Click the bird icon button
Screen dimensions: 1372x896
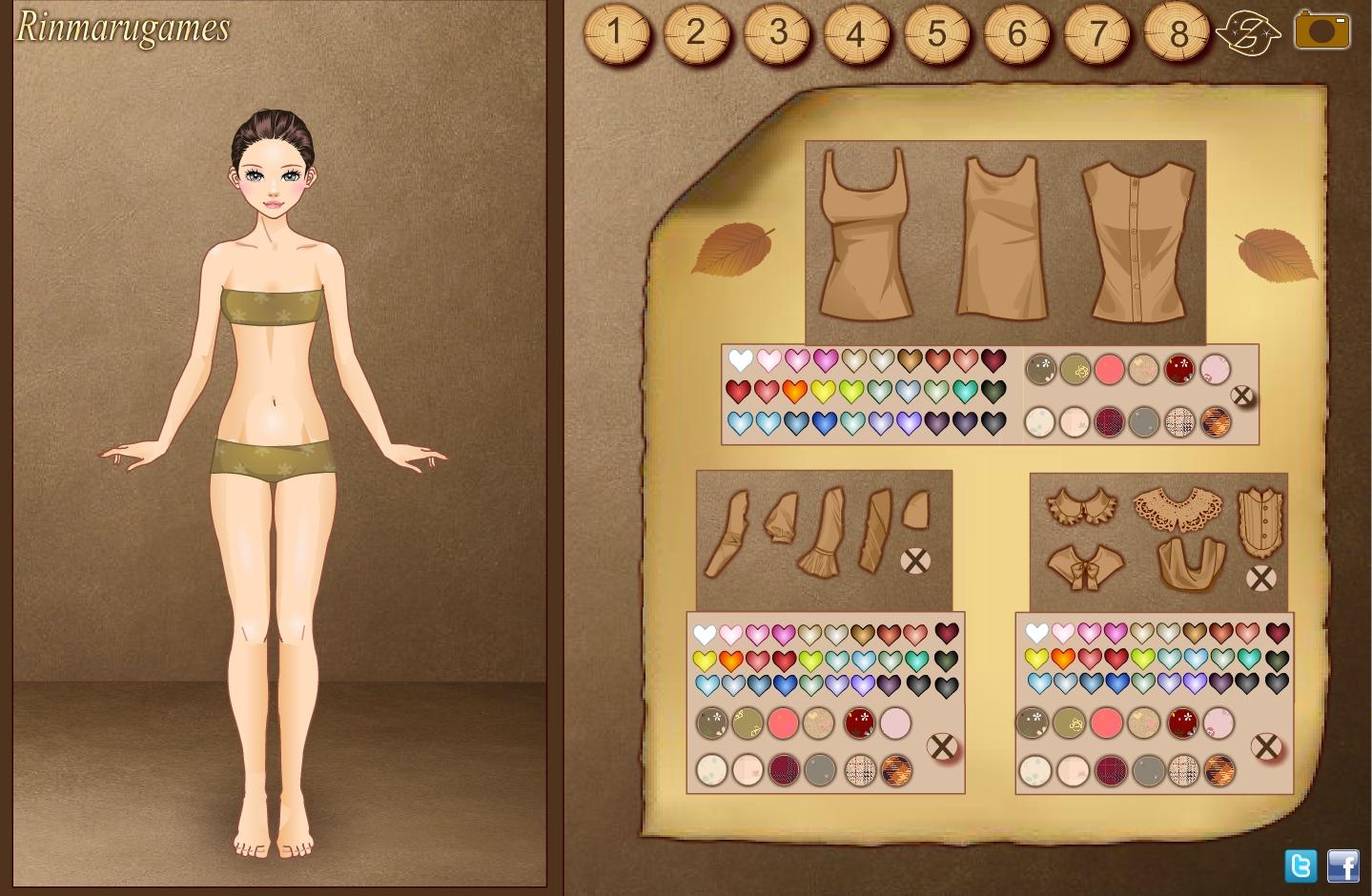(x=1247, y=34)
